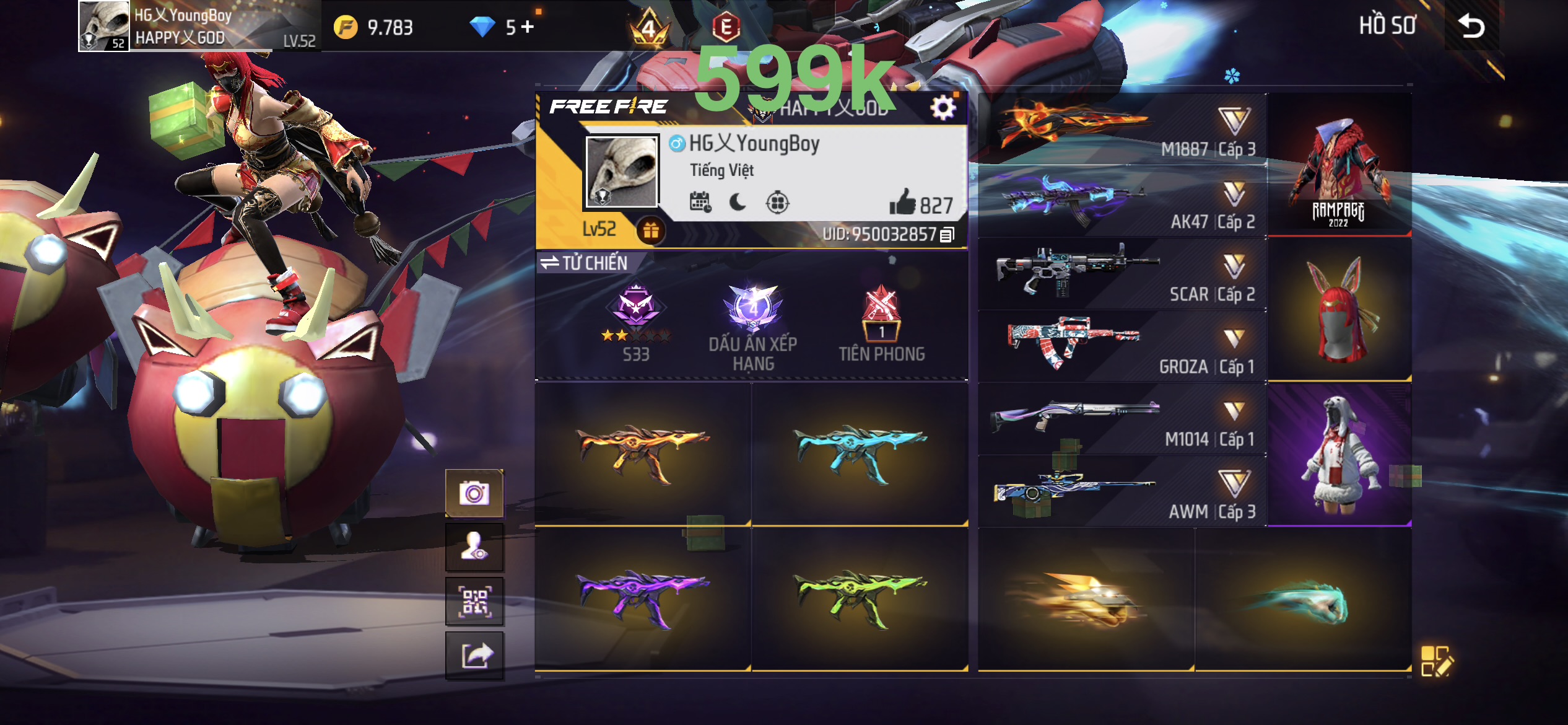Open the layout edit icon
Screen dimensions: 1568x725
point(1436,661)
